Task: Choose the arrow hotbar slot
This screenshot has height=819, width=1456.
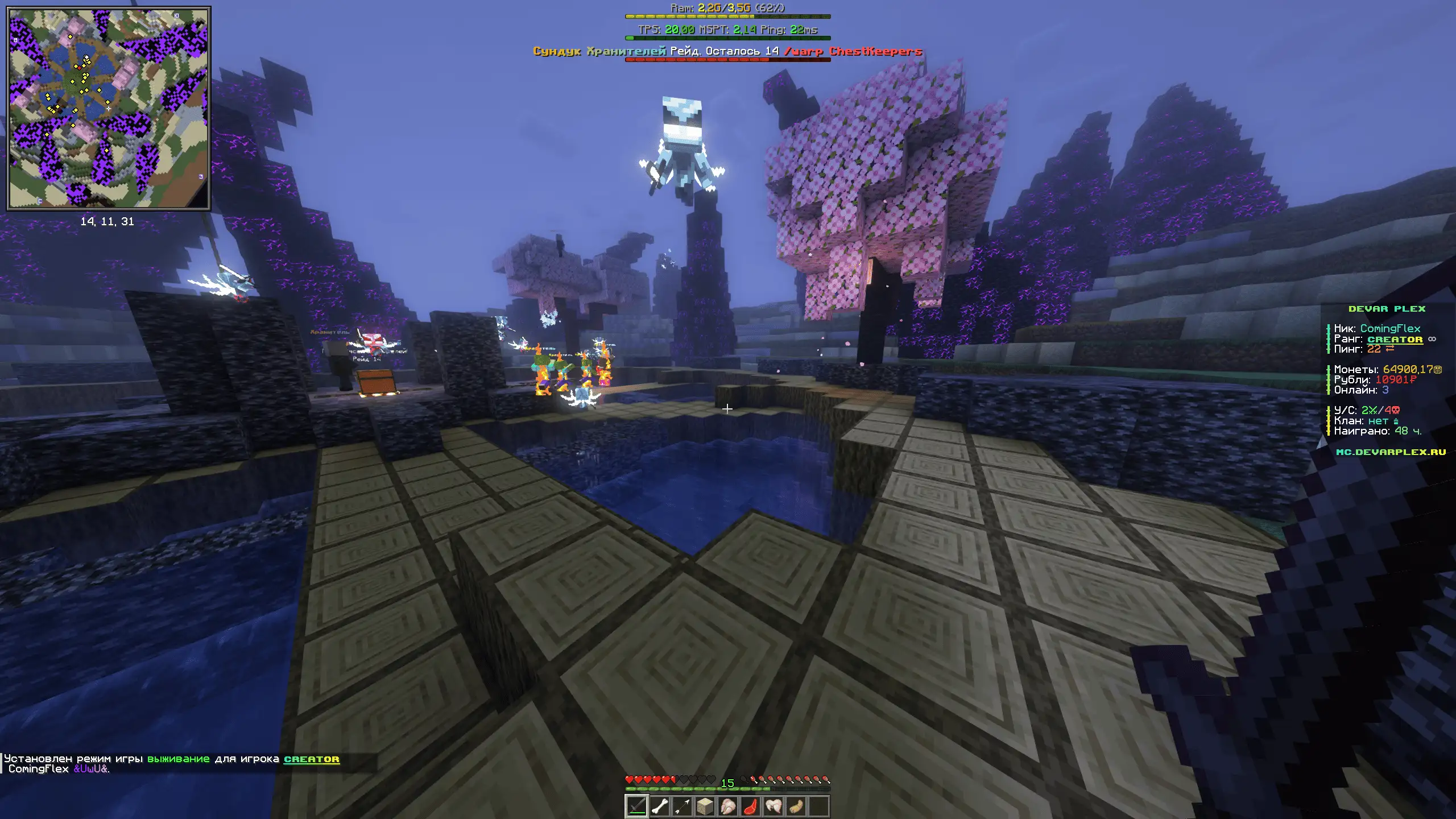Action: coord(682,806)
